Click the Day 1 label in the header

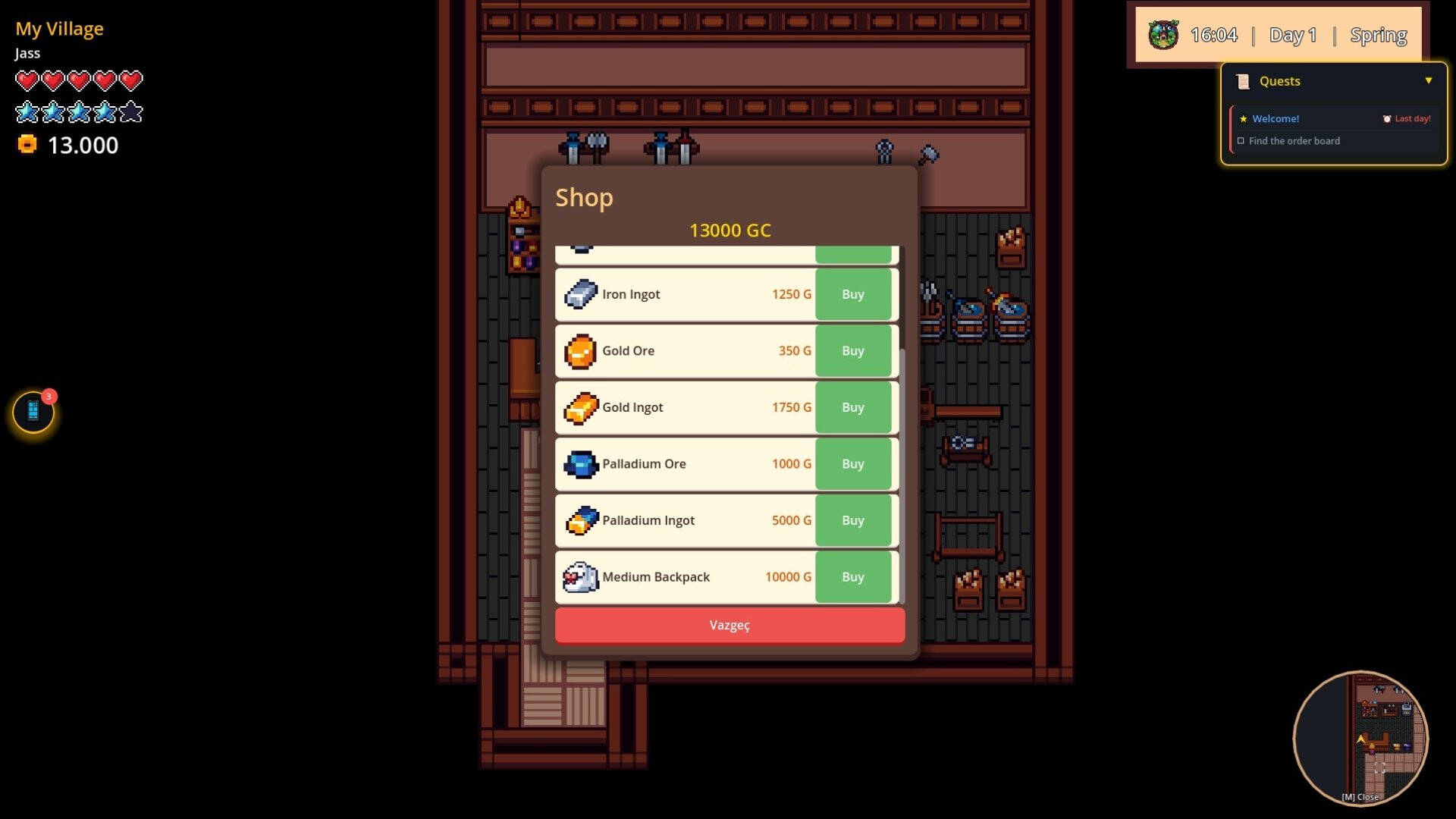tap(1293, 34)
